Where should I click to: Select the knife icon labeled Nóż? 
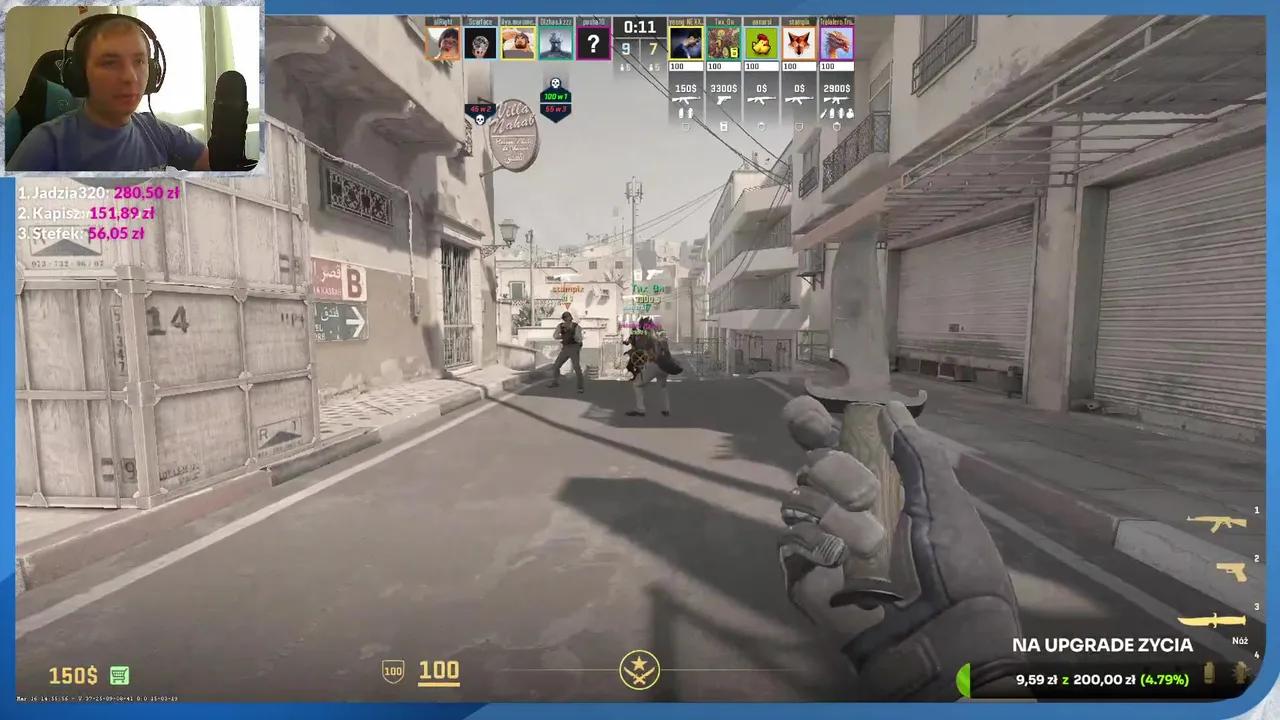1215,620
